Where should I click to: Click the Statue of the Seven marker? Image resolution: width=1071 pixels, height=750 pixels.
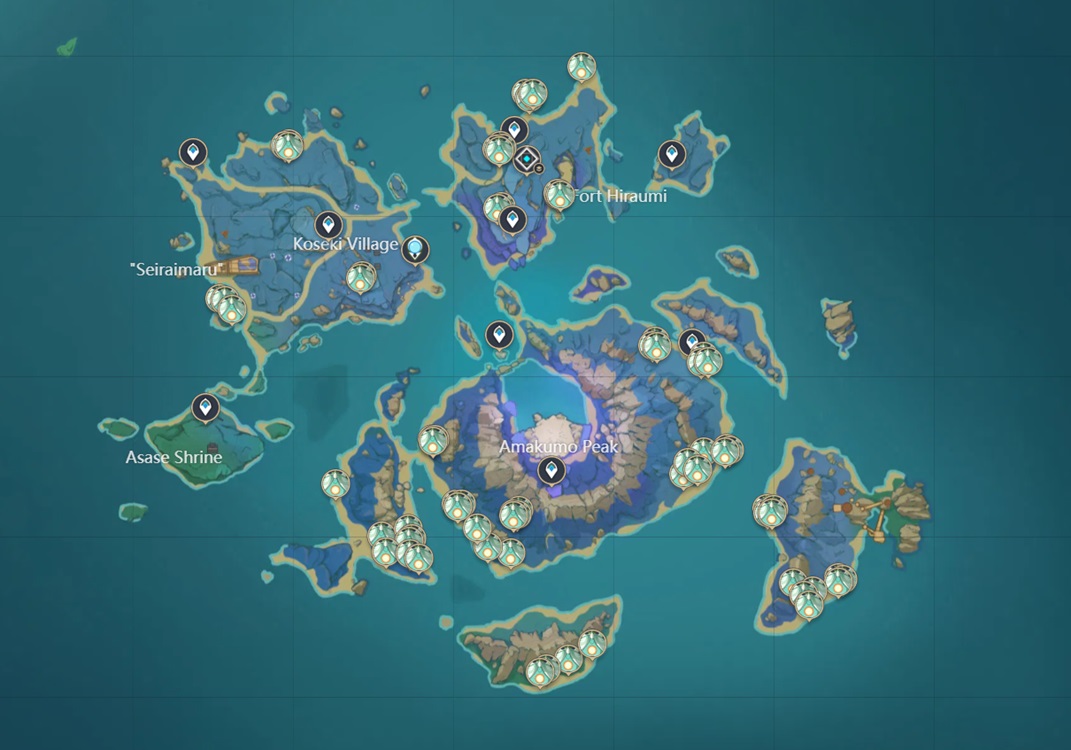pyautogui.click(x=415, y=248)
